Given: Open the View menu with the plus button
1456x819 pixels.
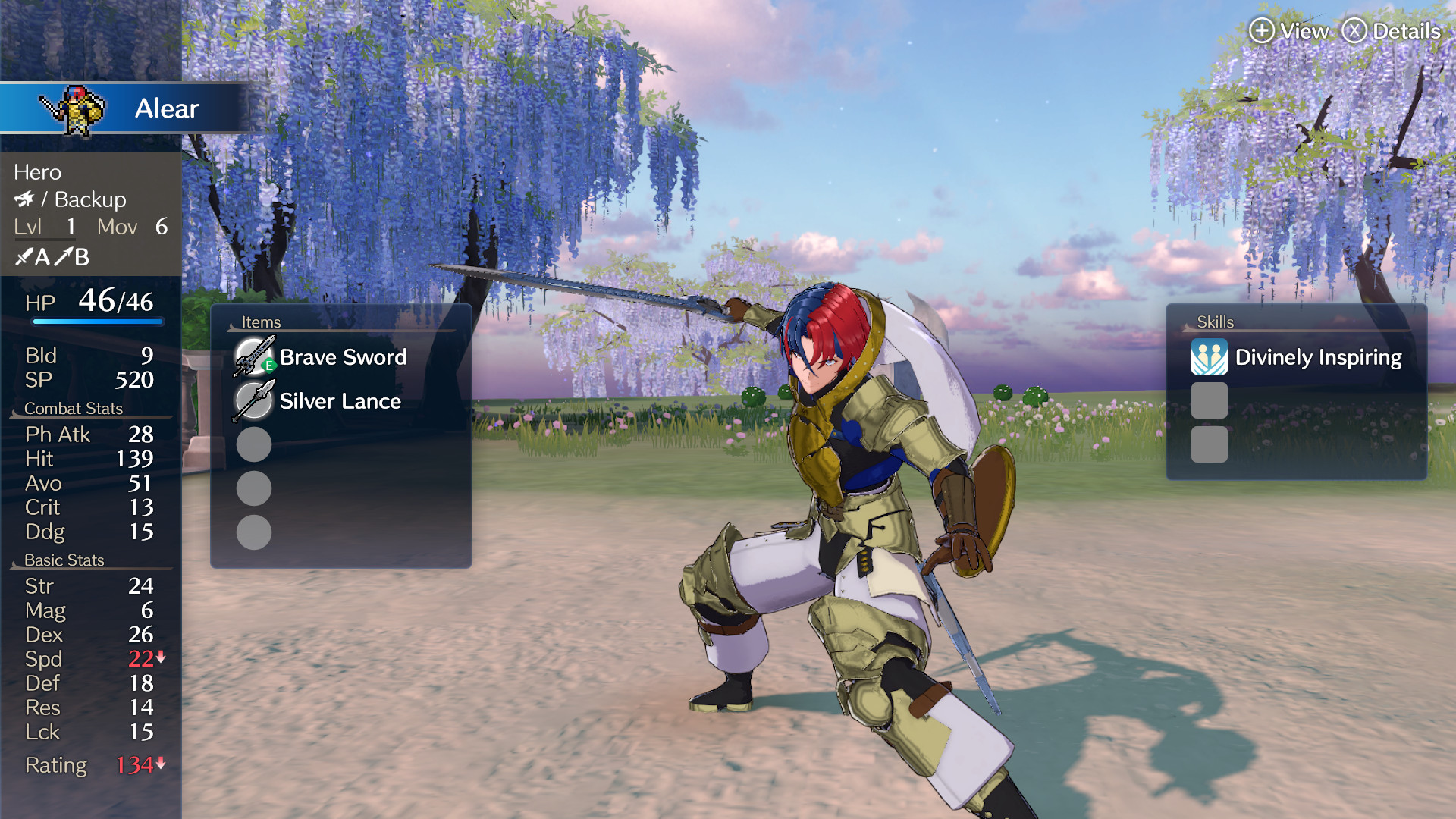Looking at the screenshot, I should coord(1261,32).
